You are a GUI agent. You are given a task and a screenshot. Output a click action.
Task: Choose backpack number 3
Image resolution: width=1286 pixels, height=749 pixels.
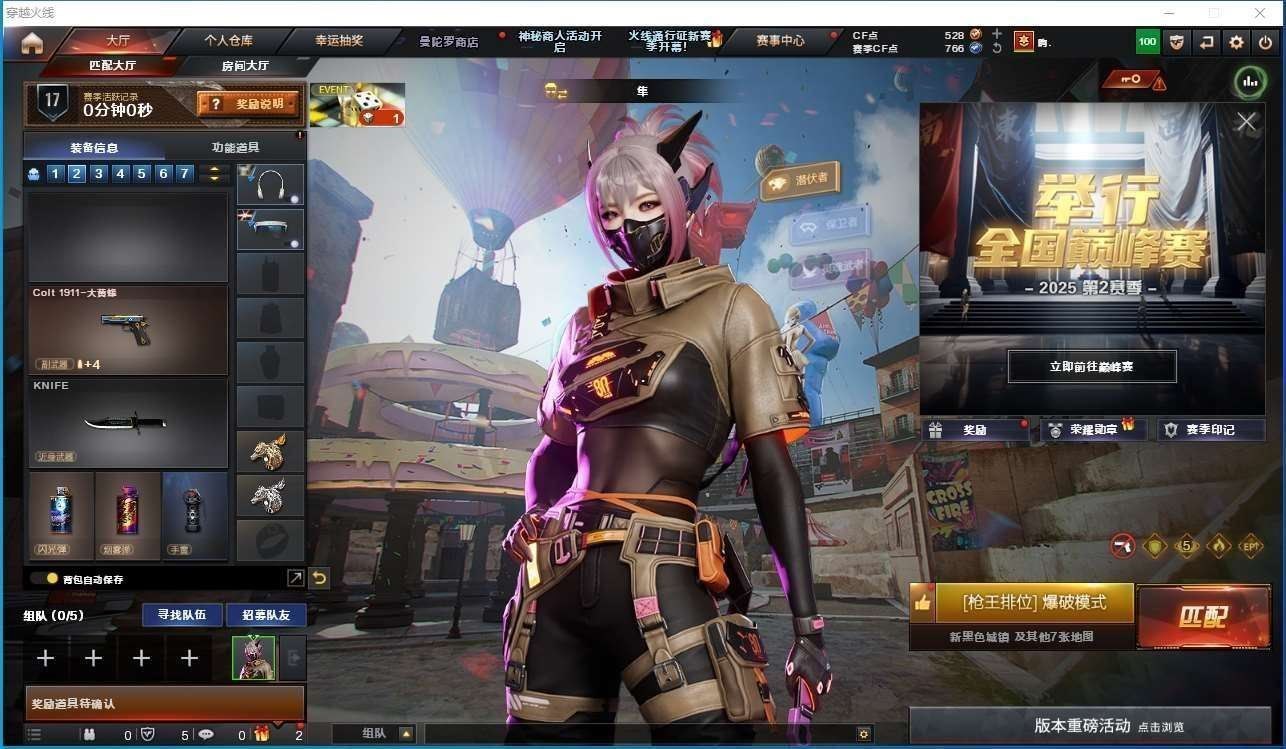[98, 174]
